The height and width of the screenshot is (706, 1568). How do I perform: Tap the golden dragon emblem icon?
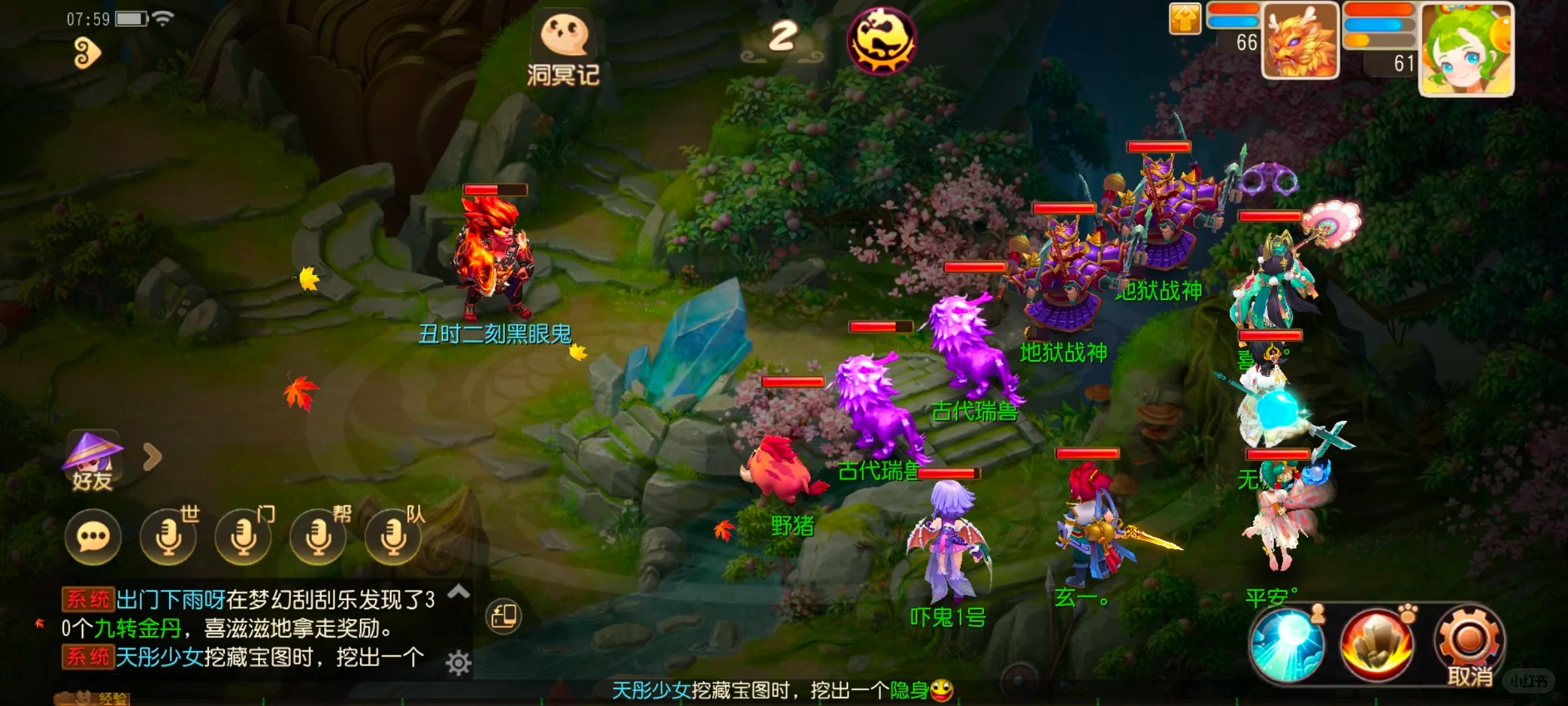[881, 41]
